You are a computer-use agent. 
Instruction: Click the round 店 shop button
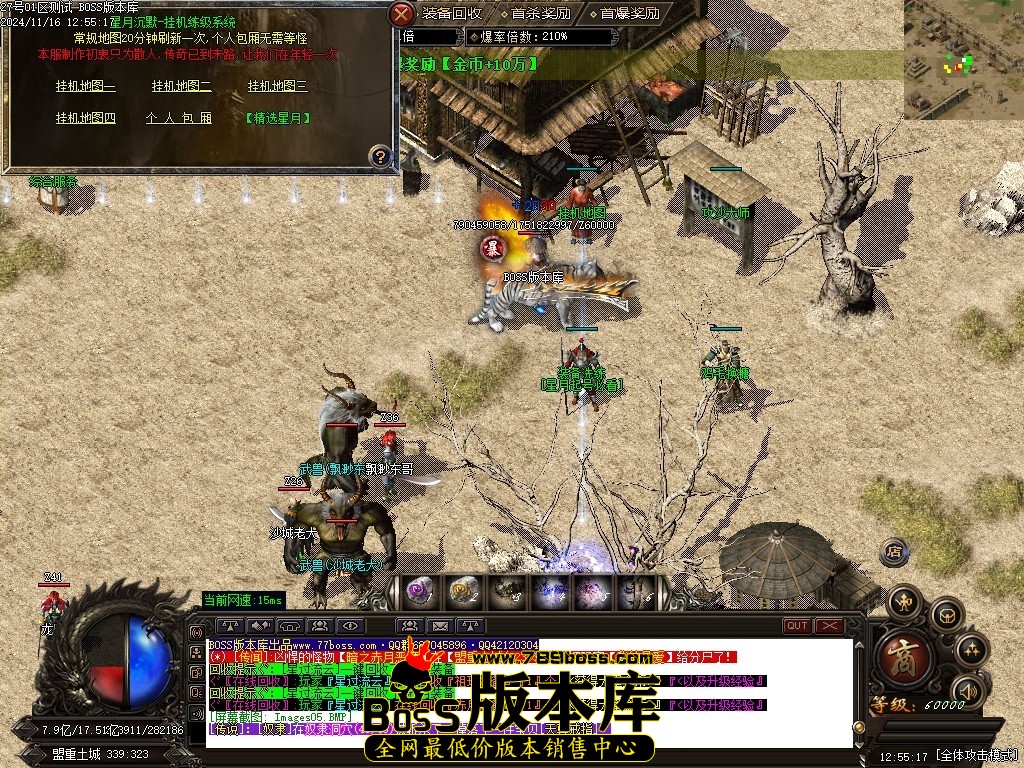tap(894, 551)
